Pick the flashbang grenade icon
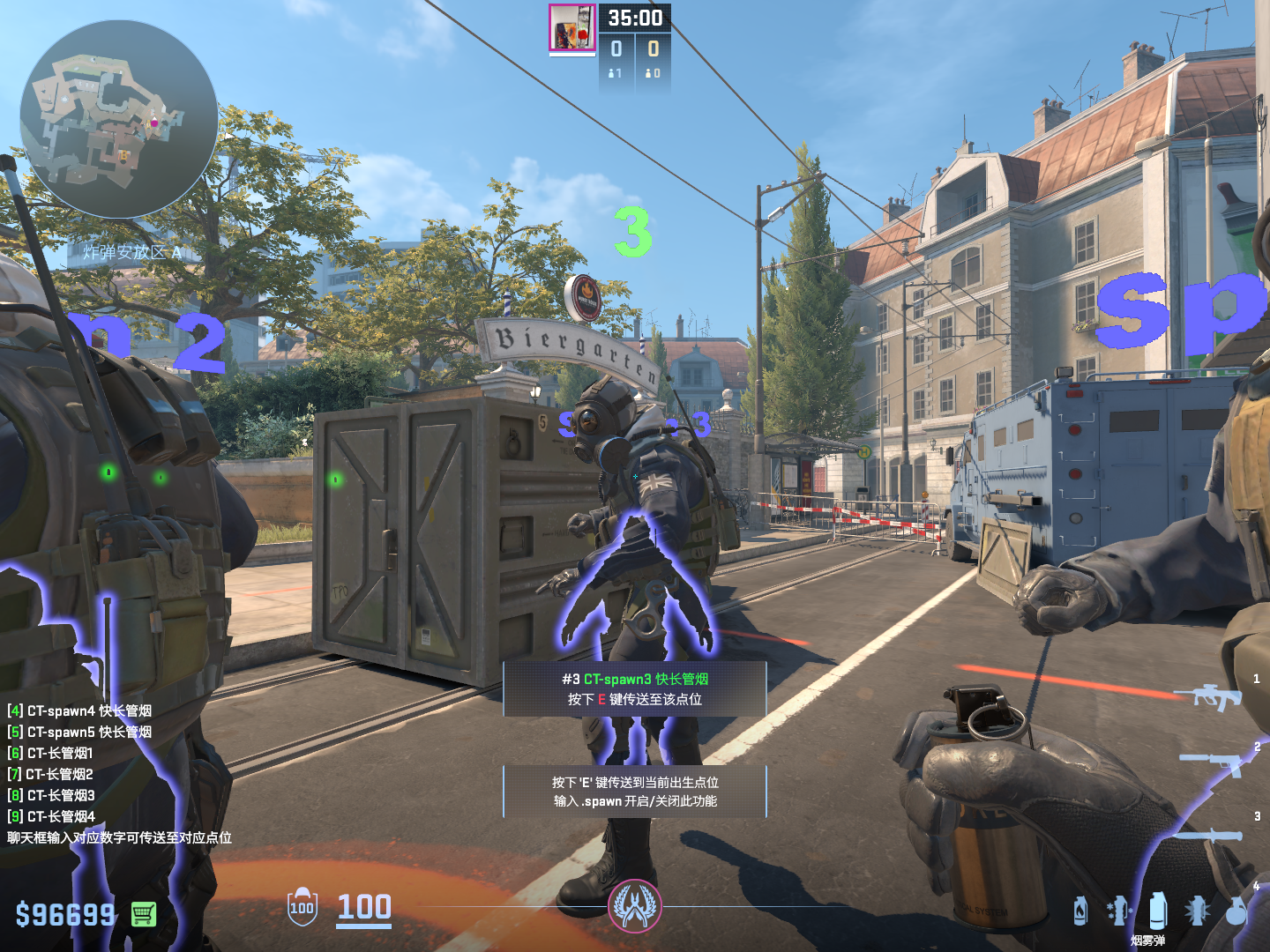Screen dimensions: 1270x952 (1197, 911)
